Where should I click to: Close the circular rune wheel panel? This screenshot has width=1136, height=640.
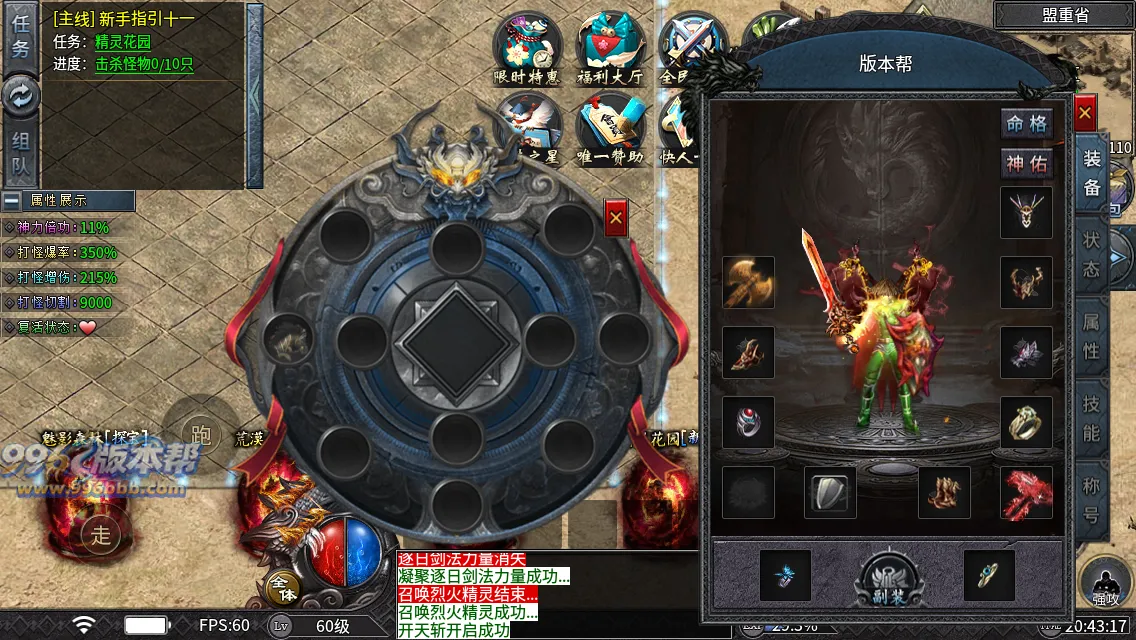(x=616, y=218)
